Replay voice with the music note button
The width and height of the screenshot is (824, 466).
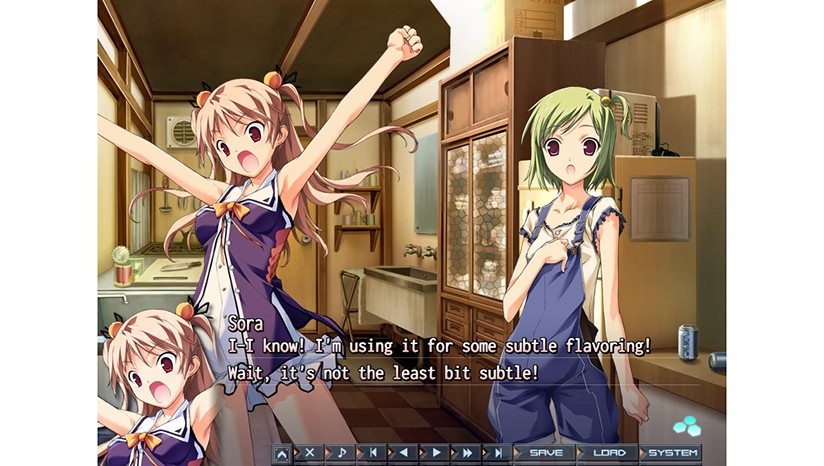click(340, 453)
